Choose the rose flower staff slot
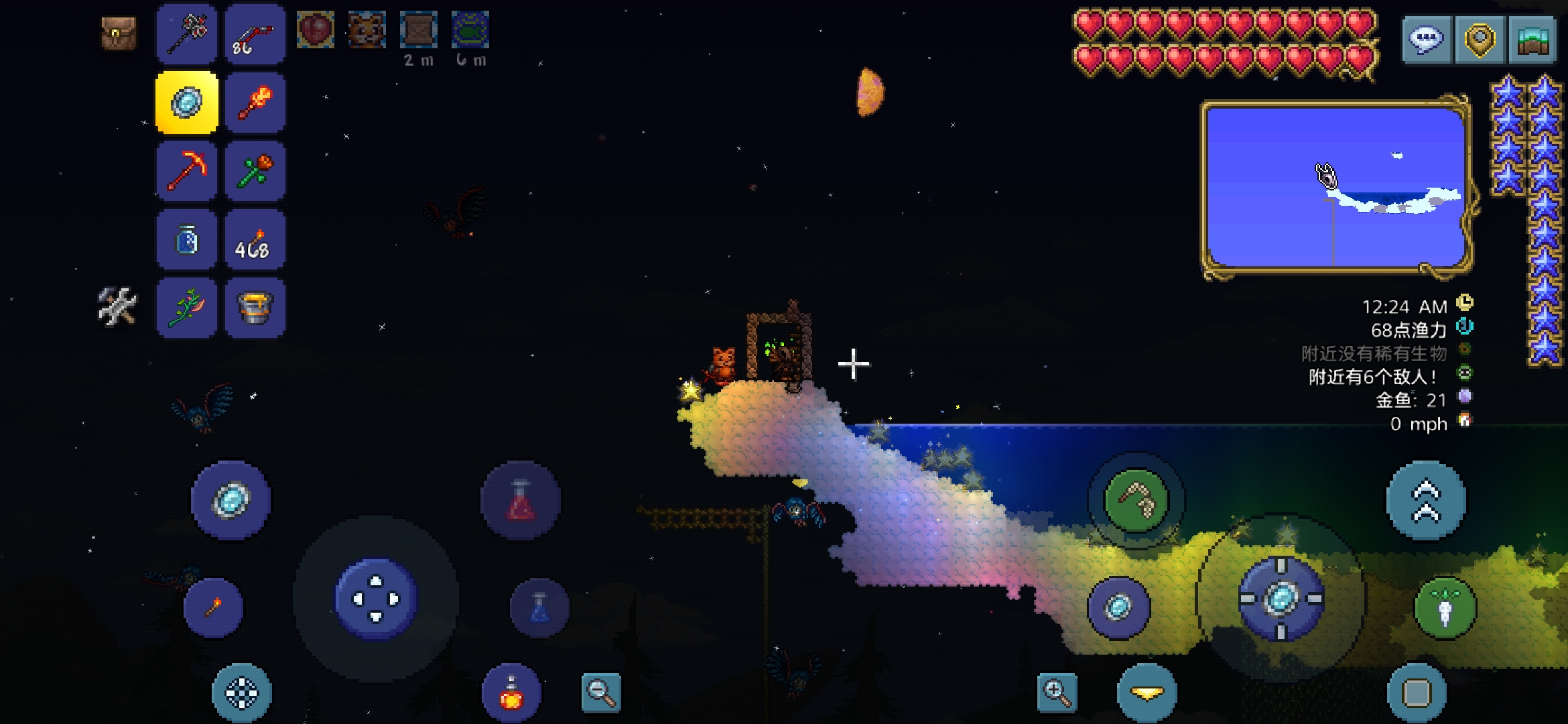 pyautogui.click(x=255, y=171)
